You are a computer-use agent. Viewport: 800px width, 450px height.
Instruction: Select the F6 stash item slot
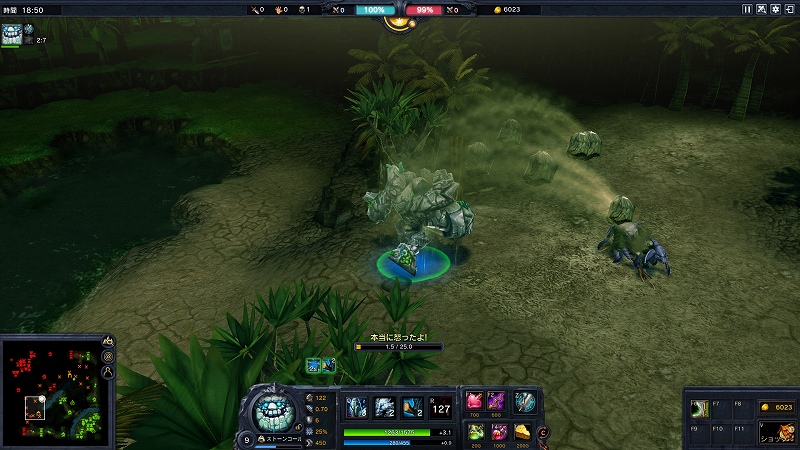pyautogui.click(x=700, y=408)
